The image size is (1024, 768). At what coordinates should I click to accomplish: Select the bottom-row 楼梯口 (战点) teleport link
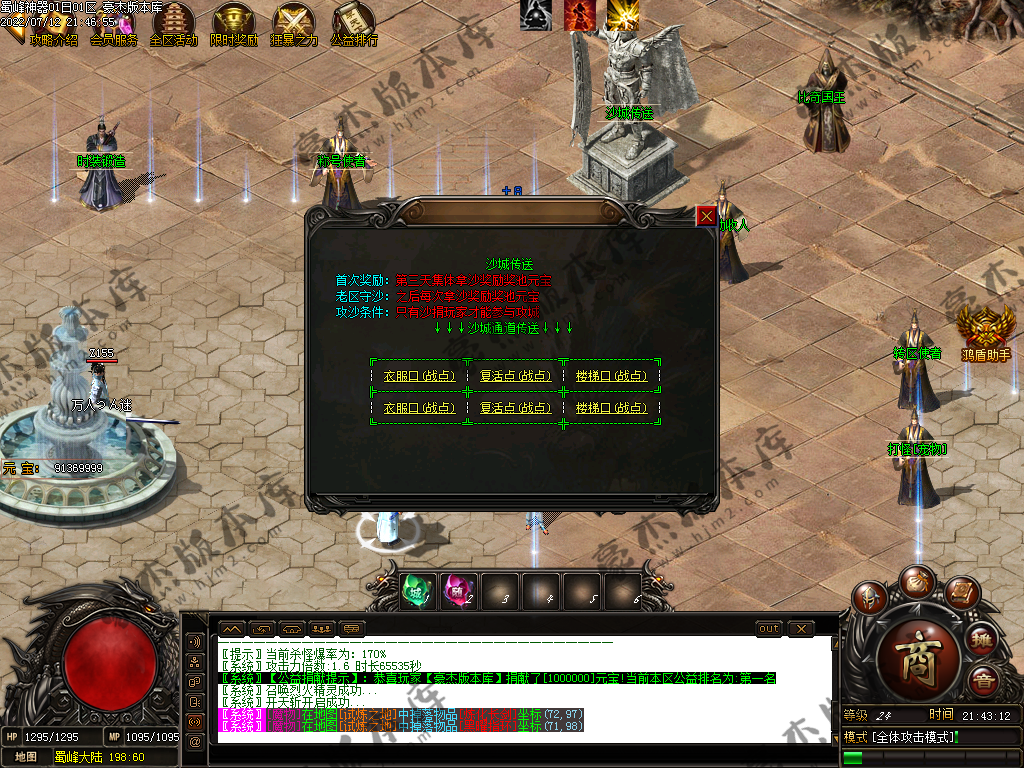(611, 408)
